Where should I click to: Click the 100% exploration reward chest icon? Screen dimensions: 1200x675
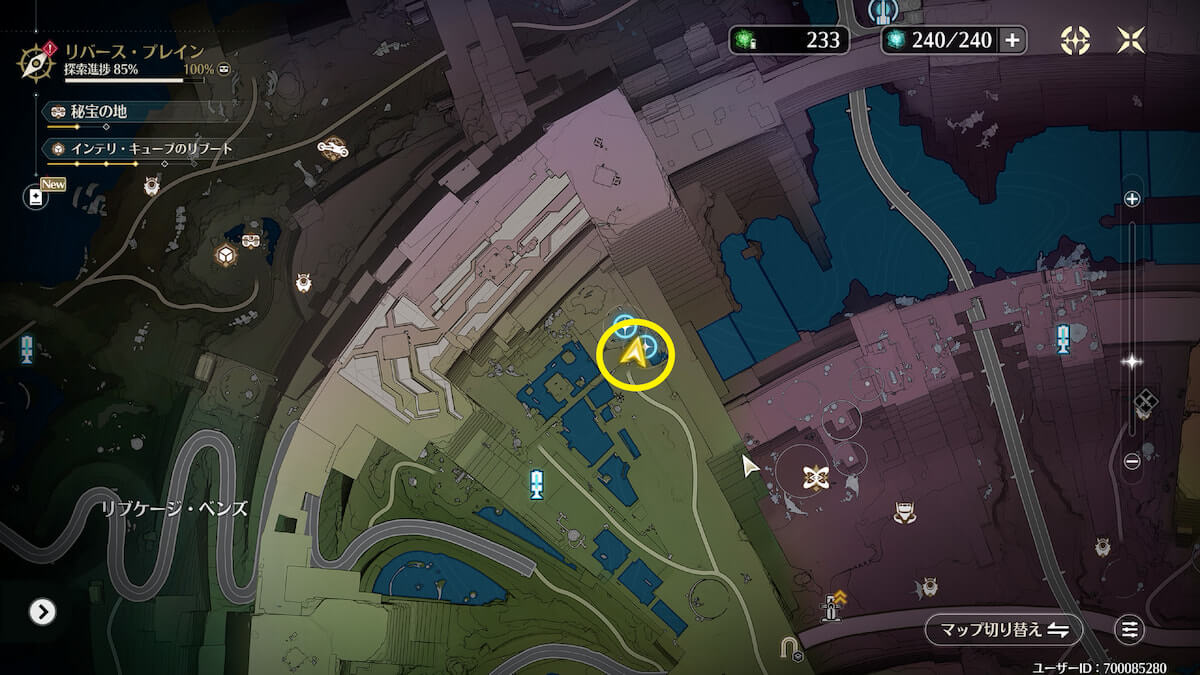(x=226, y=69)
